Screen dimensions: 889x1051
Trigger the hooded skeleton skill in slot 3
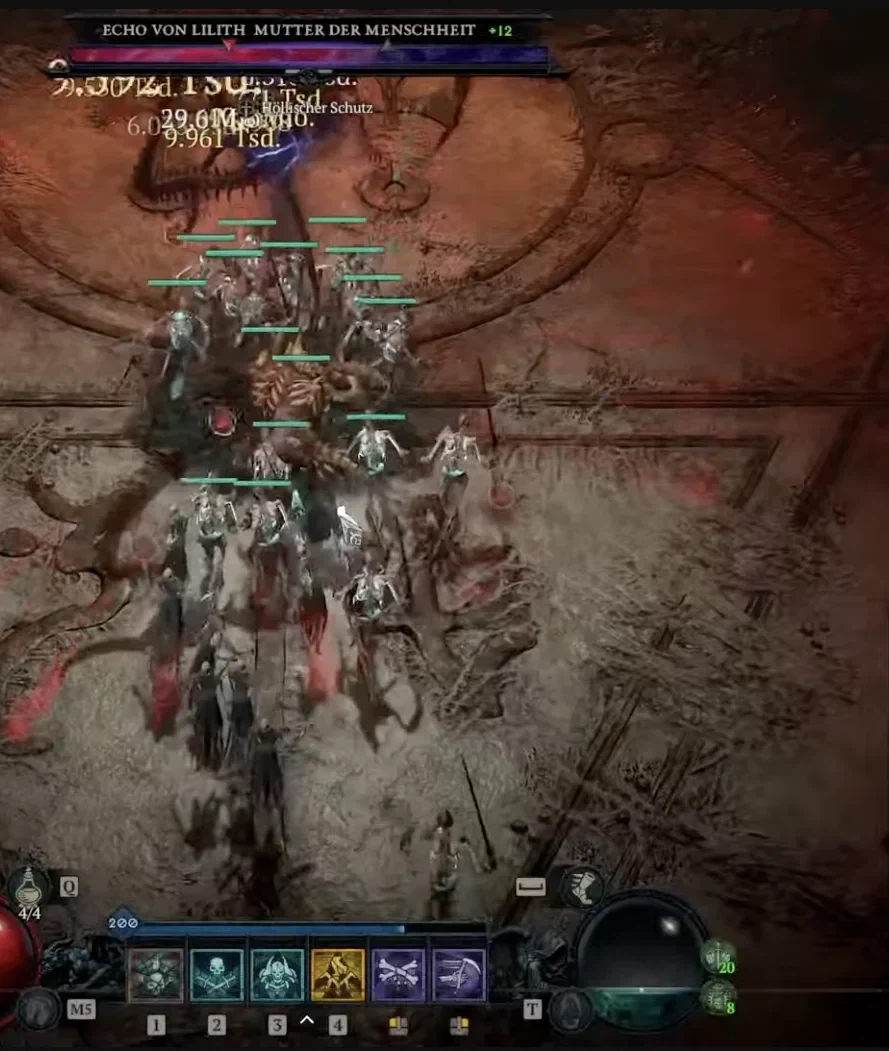click(277, 975)
